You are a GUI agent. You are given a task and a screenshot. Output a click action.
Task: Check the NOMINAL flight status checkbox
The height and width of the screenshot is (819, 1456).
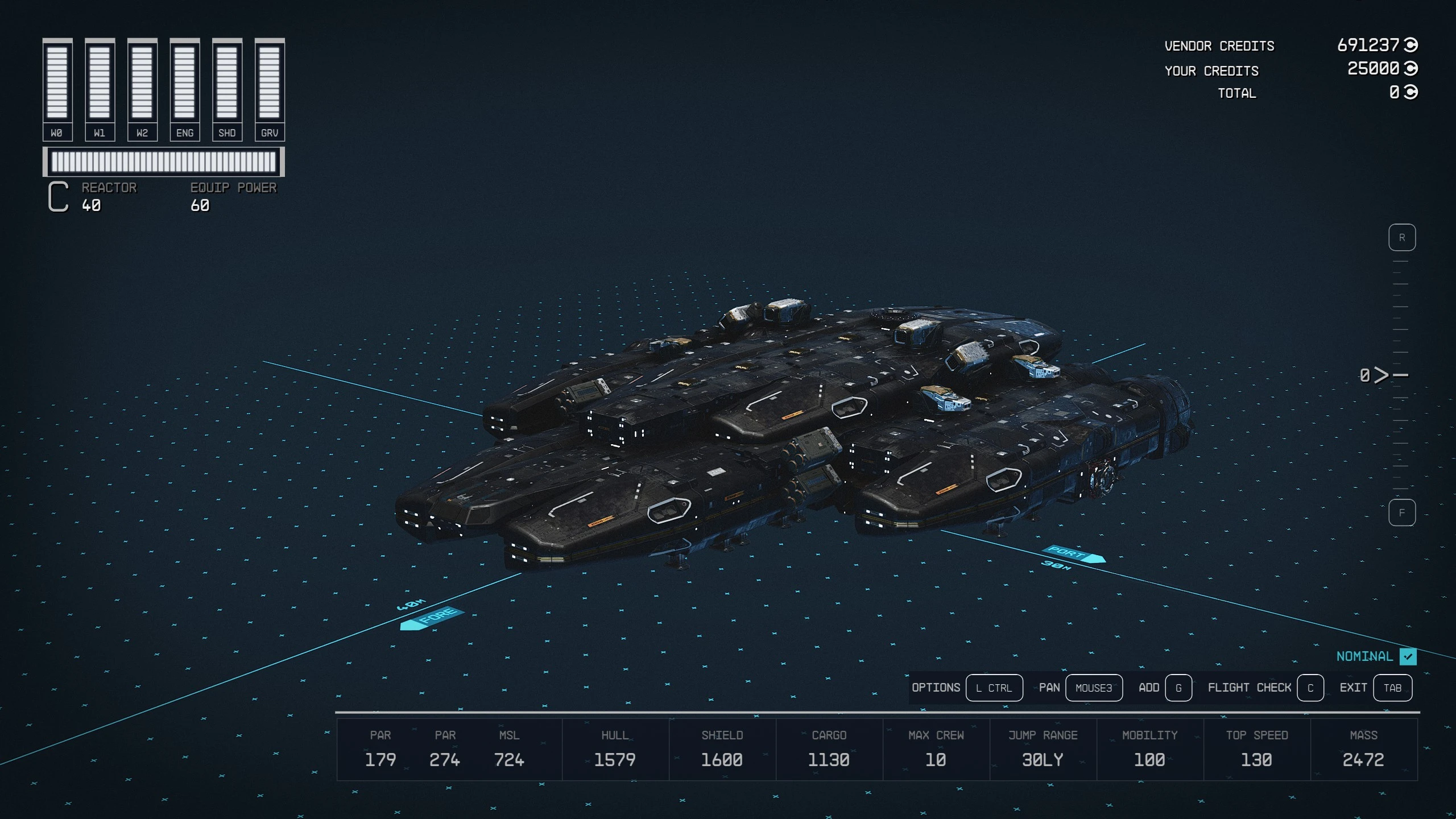tap(1408, 656)
